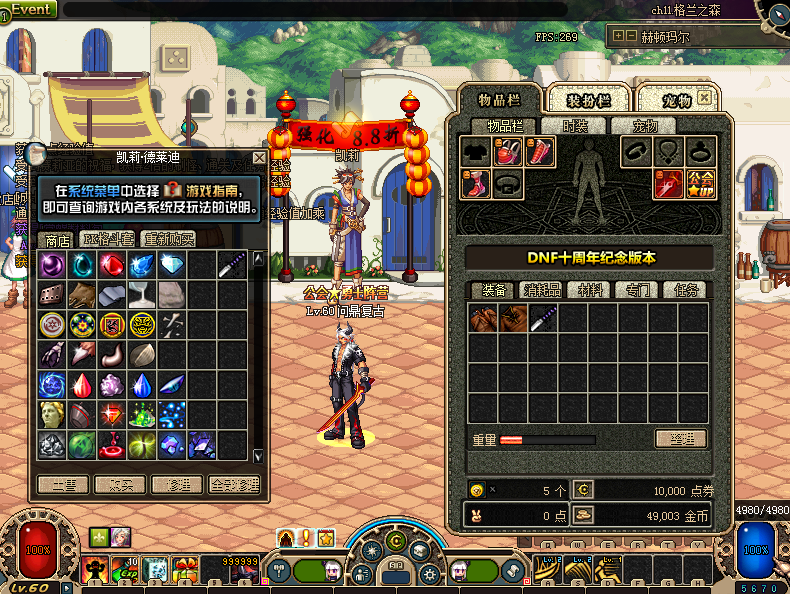
Task: Open the 重新购买 buyback tab
Action: tap(169, 239)
